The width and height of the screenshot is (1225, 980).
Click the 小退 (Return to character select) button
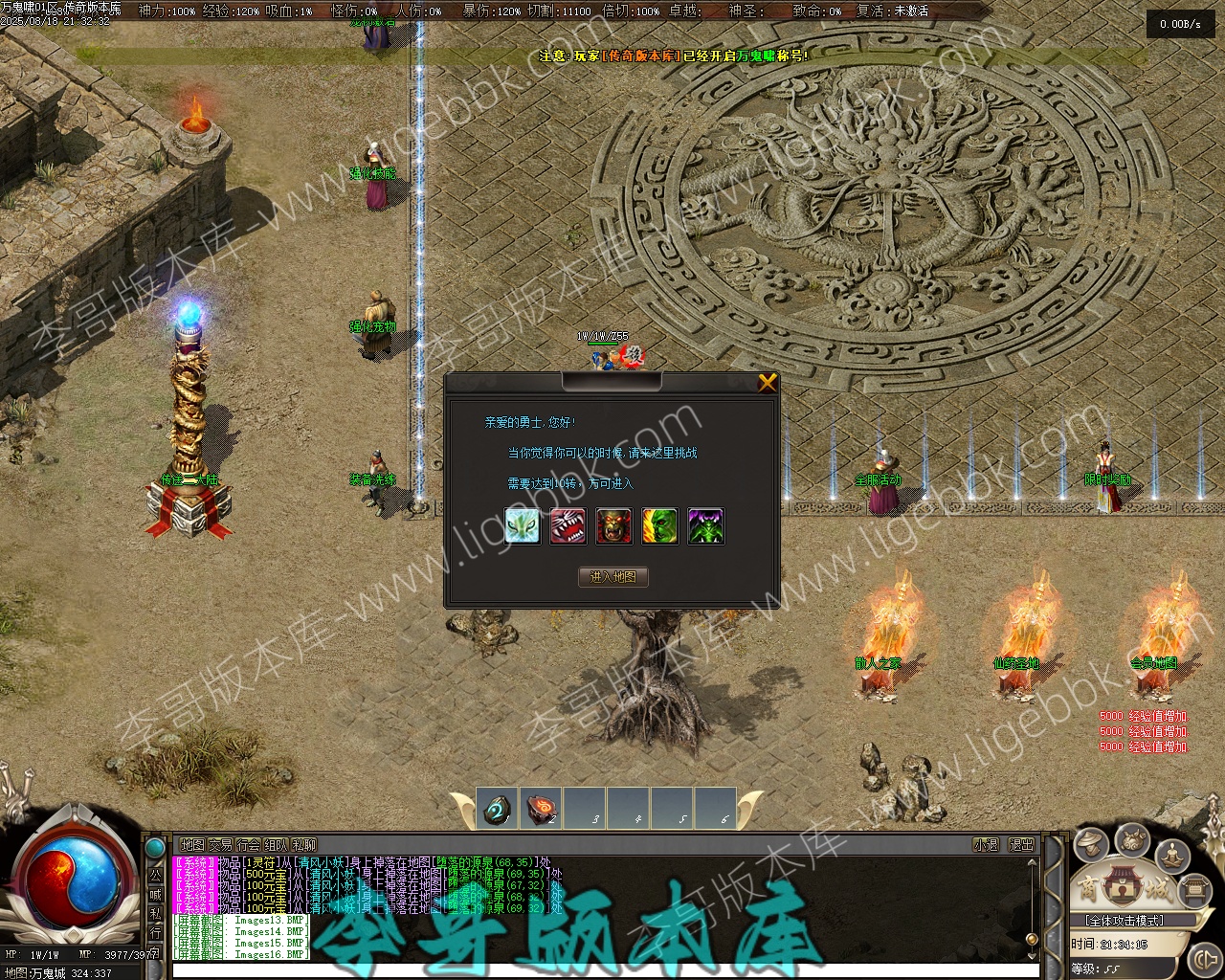(986, 845)
